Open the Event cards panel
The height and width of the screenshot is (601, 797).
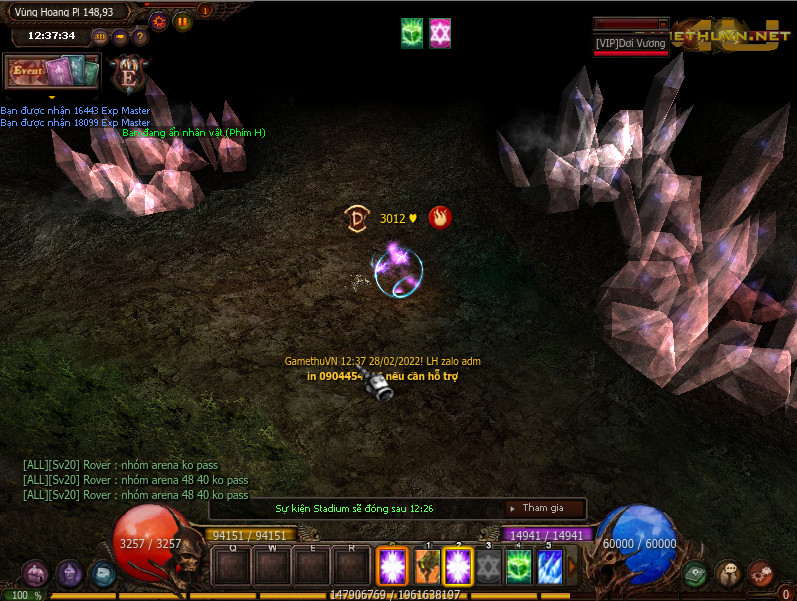point(52,72)
